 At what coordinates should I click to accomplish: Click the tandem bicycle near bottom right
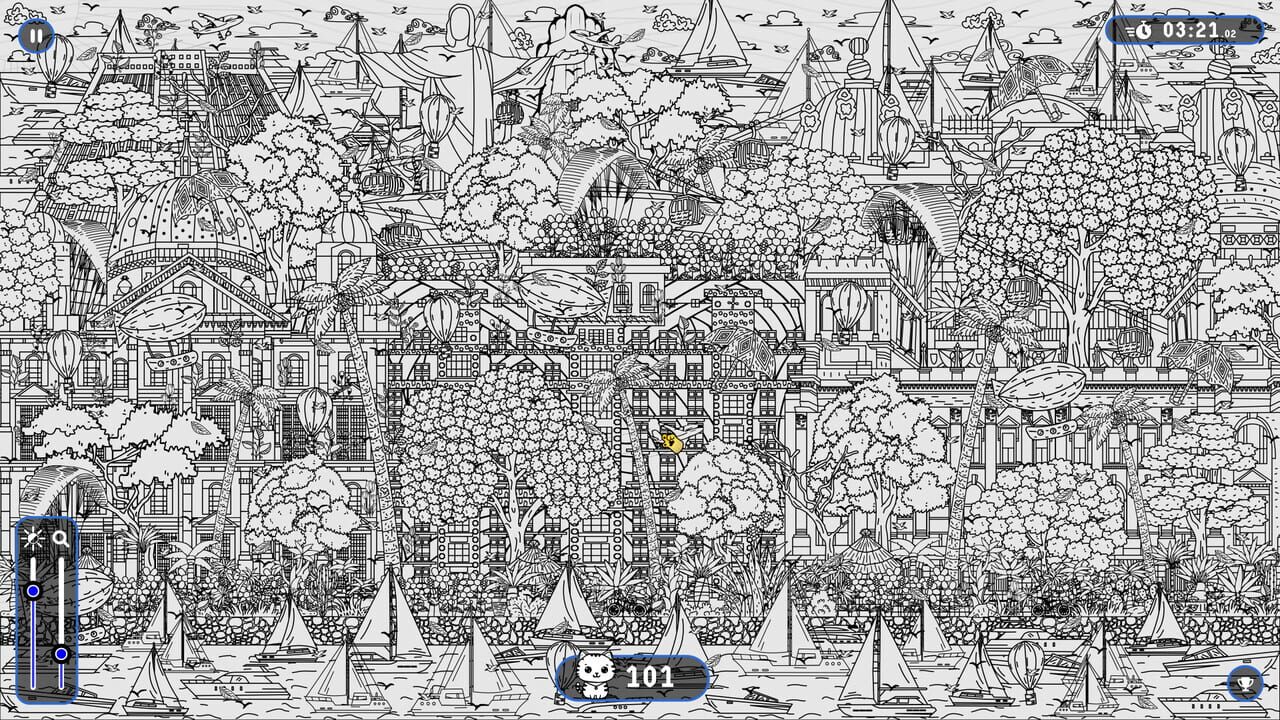[1051, 610]
